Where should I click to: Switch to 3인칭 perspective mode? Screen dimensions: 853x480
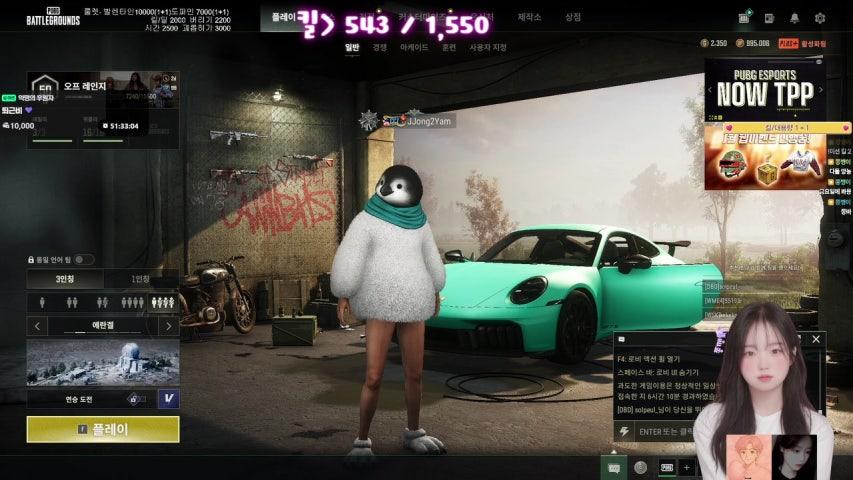(64, 279)
